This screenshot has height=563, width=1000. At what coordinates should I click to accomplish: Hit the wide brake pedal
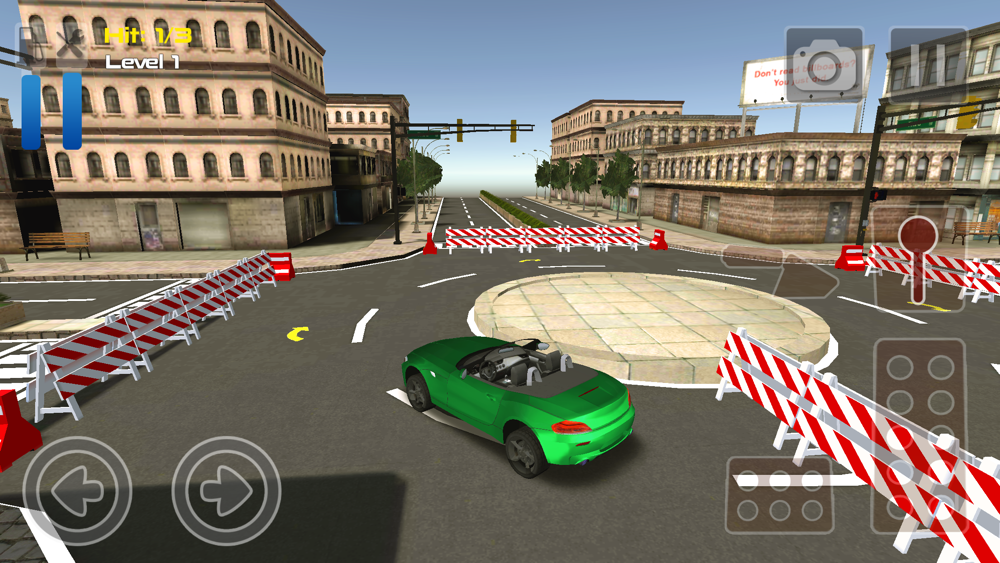click(x=780, y=496)
